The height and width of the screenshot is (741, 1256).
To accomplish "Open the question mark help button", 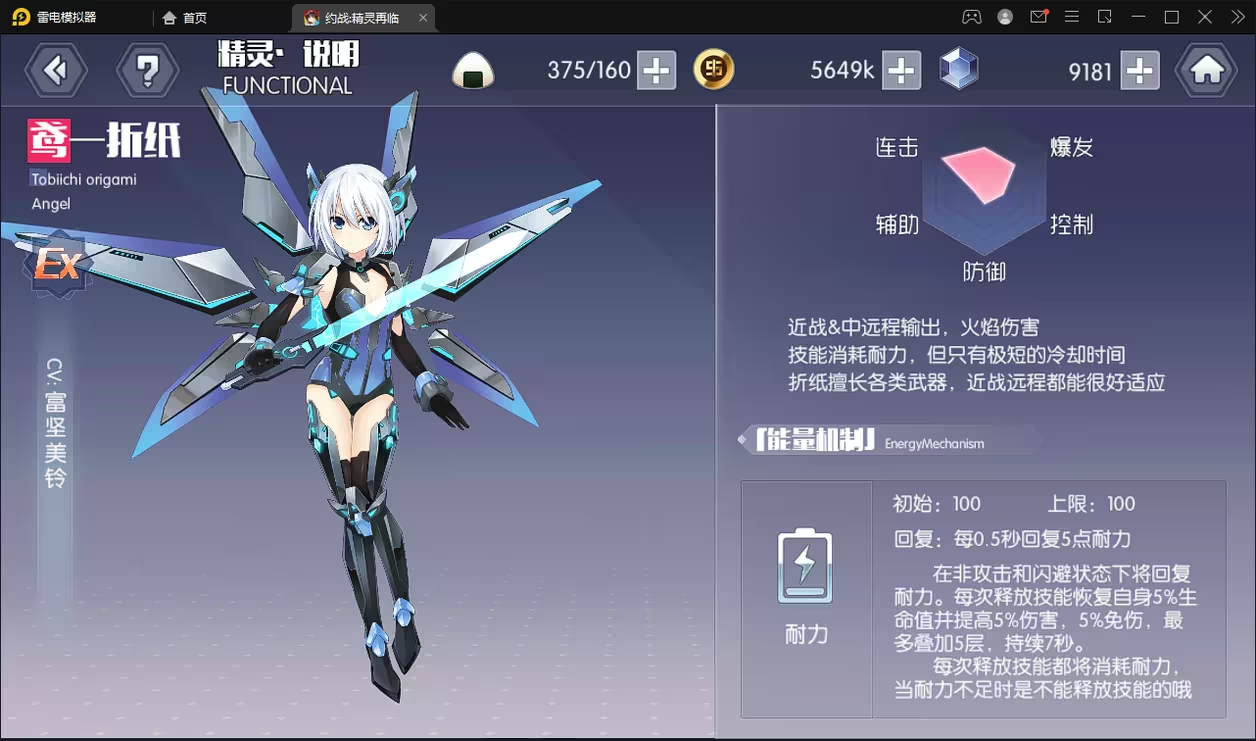I will pos(148,70).
